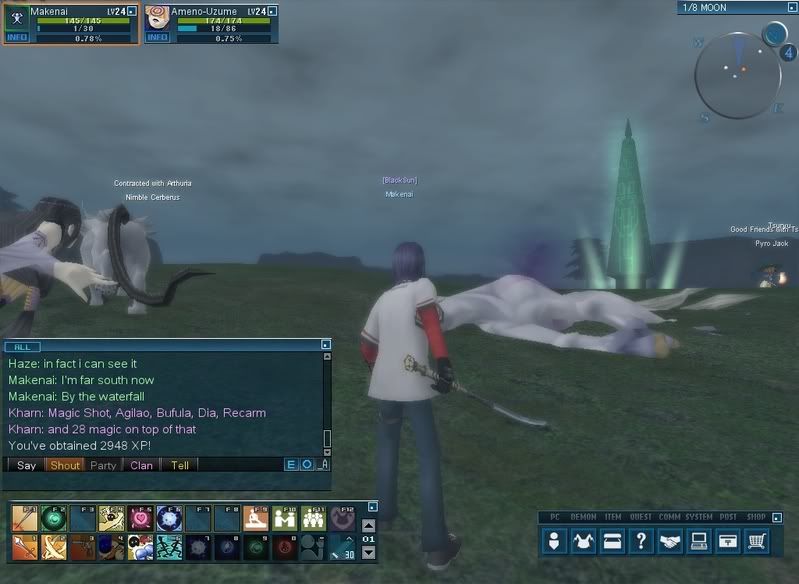This screenshot has width=799, height=584.
Task: Open the PC character menu icon
Action: coord(555,541)
